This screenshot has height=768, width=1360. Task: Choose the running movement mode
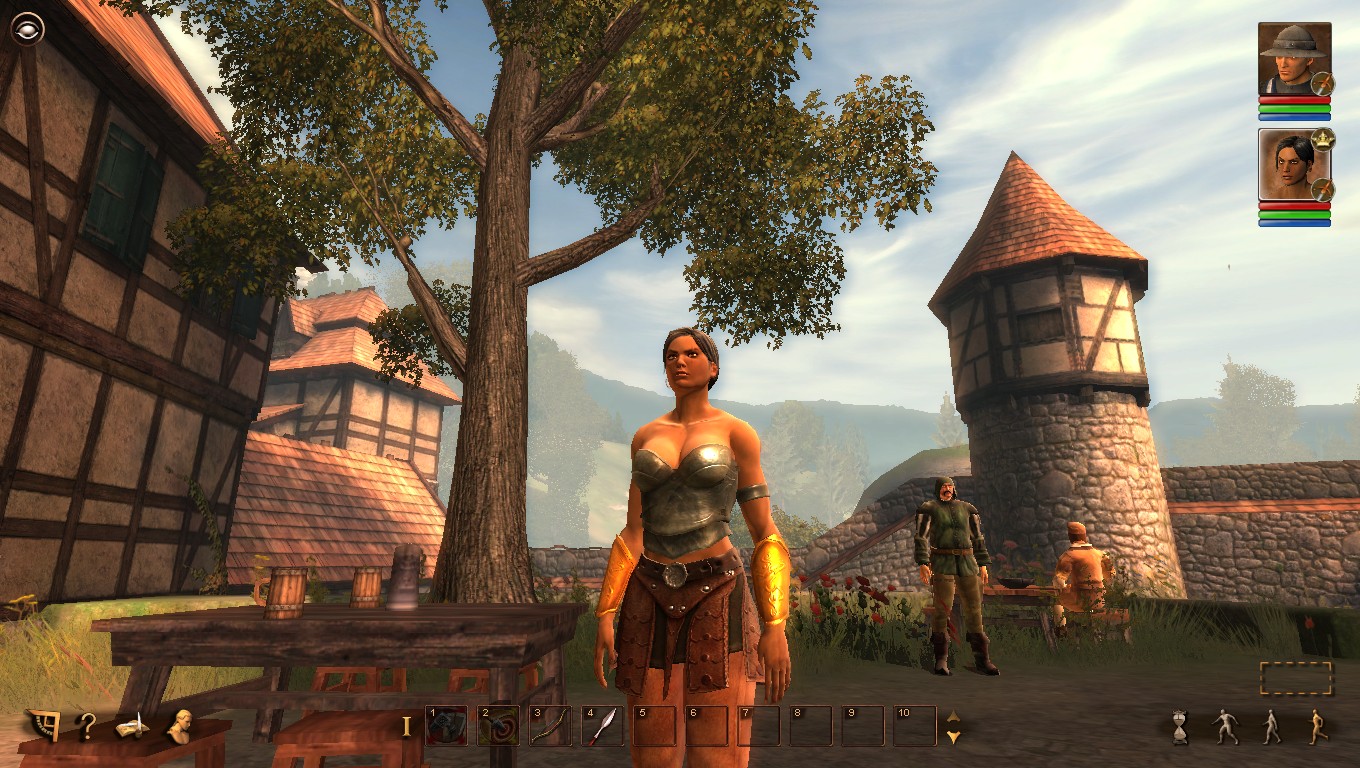click(1318, 727)
